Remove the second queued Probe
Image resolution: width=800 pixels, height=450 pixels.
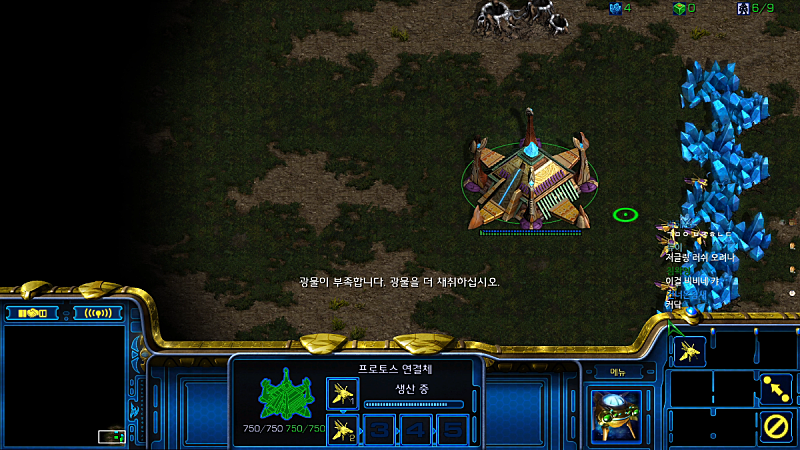(342, 429)
